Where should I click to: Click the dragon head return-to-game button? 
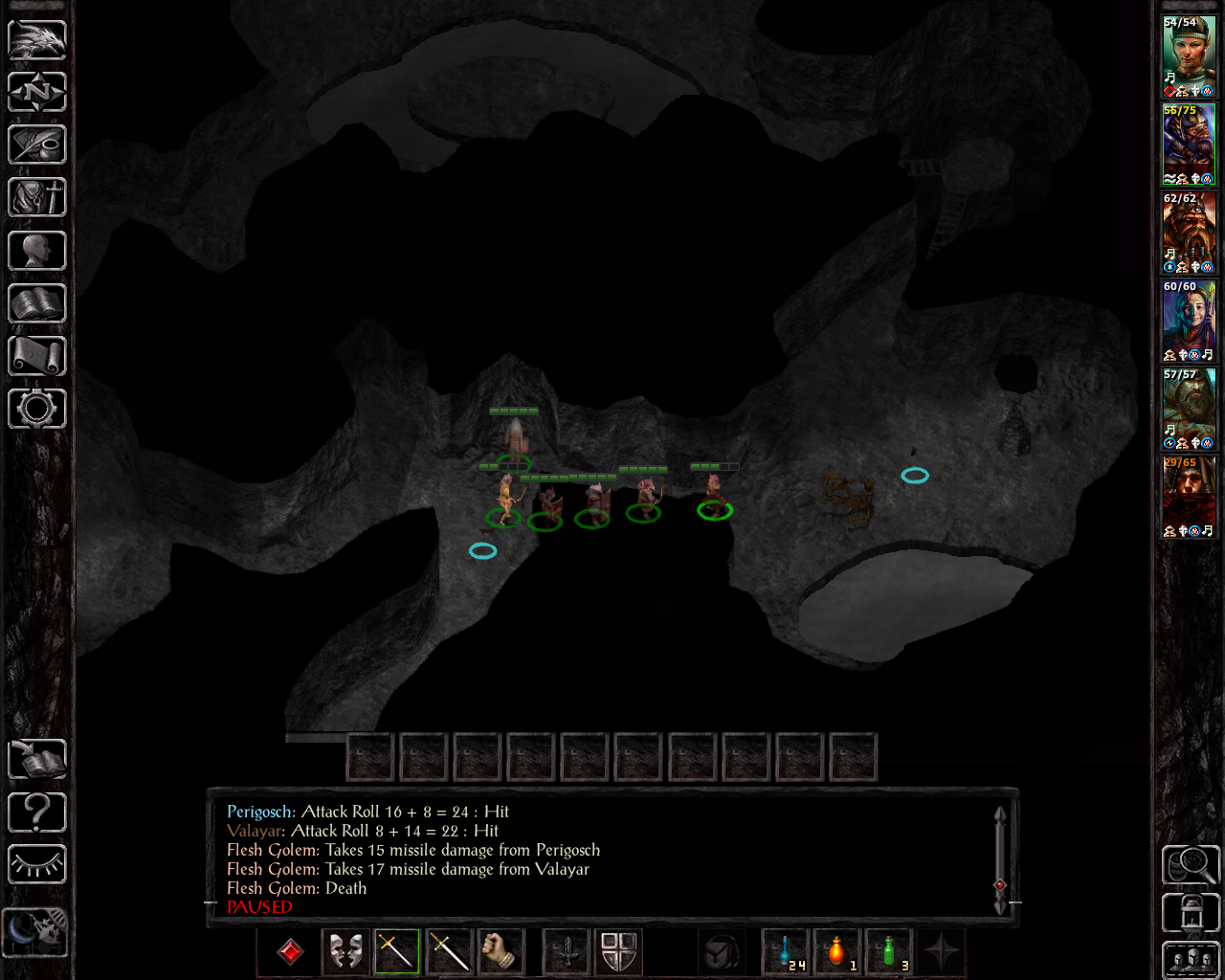coord(37,40)
